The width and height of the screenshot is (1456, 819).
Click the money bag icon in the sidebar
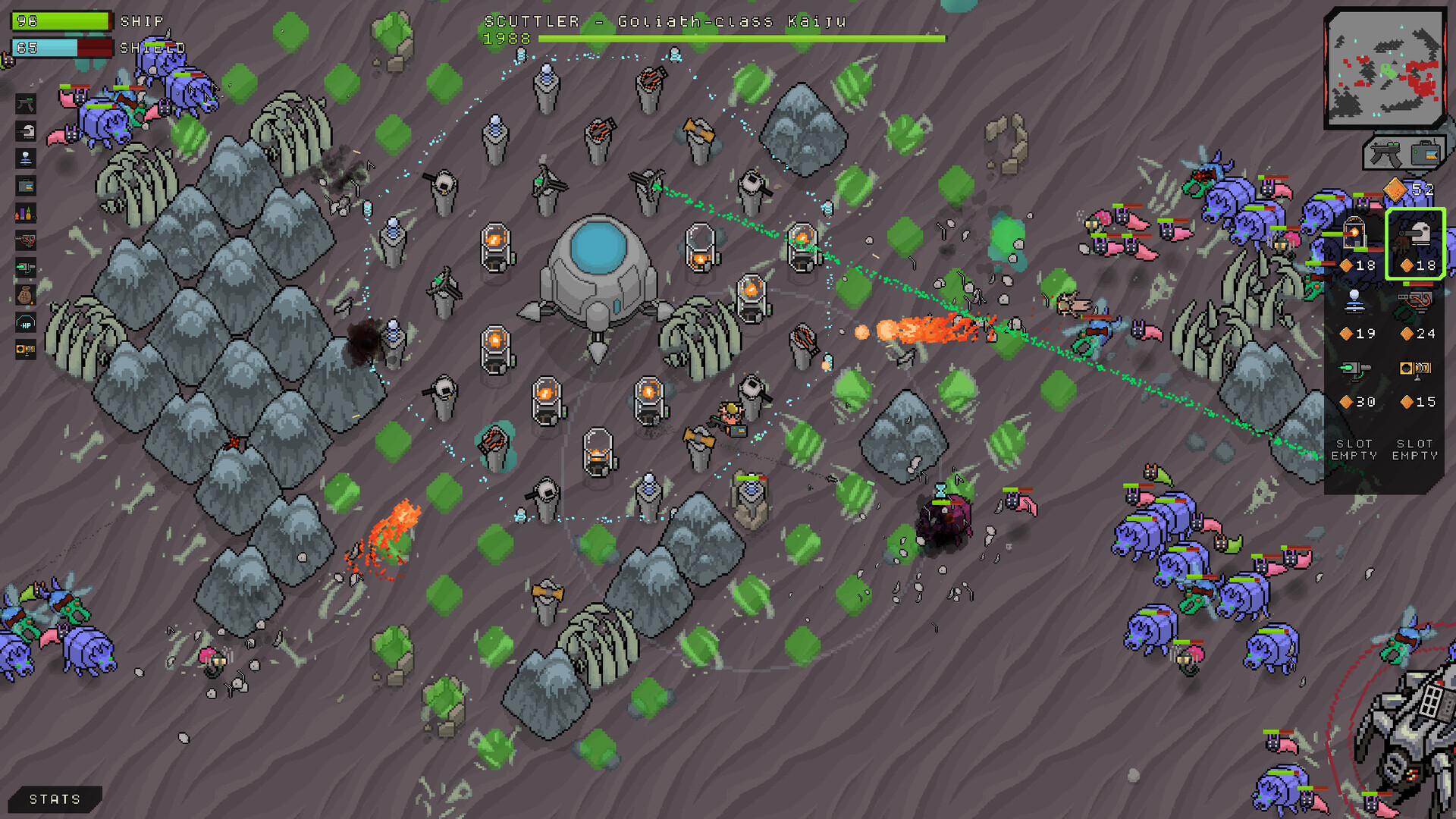[25, 295]
